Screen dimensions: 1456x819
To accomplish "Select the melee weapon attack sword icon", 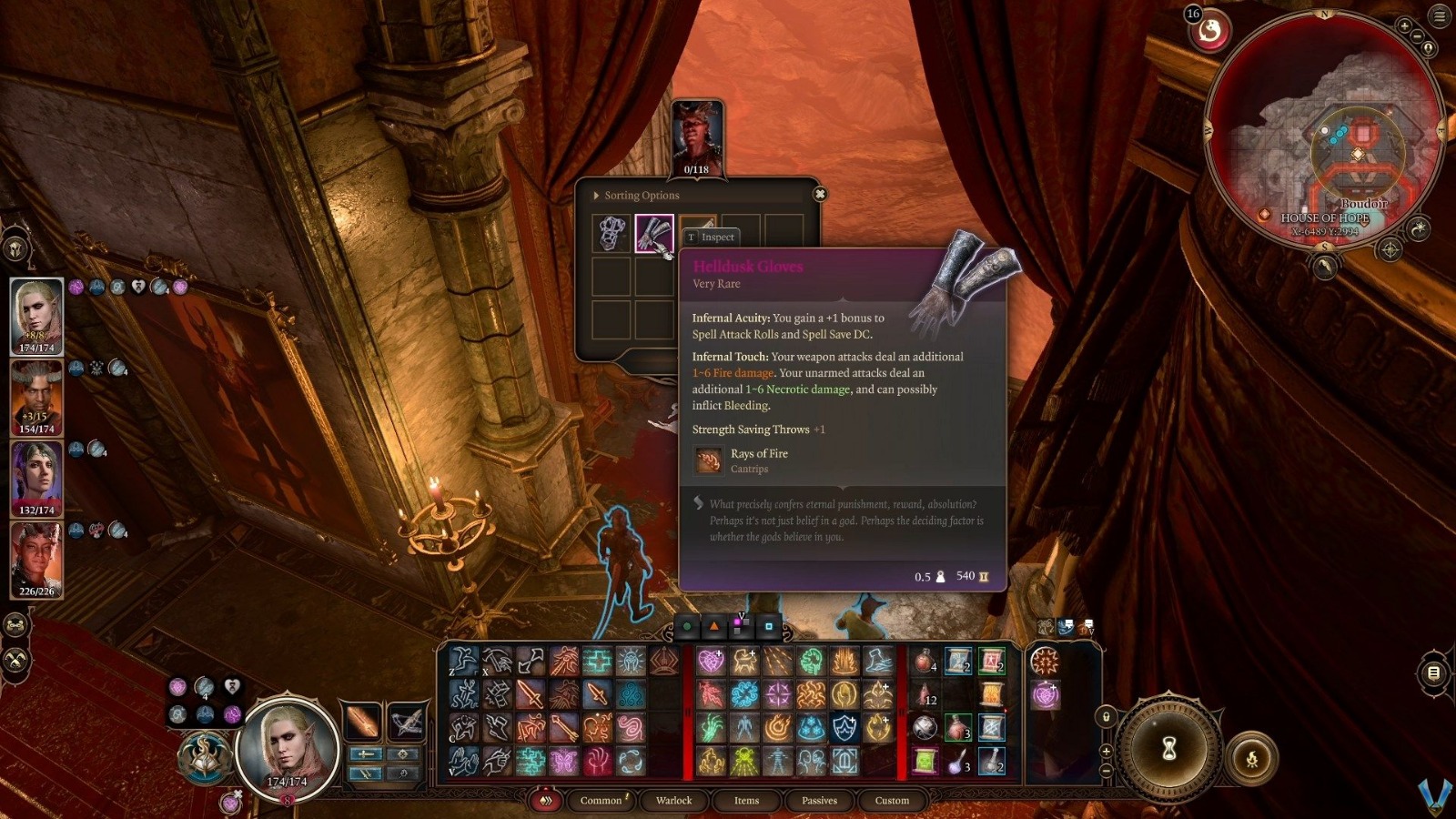I will point(532,693).
